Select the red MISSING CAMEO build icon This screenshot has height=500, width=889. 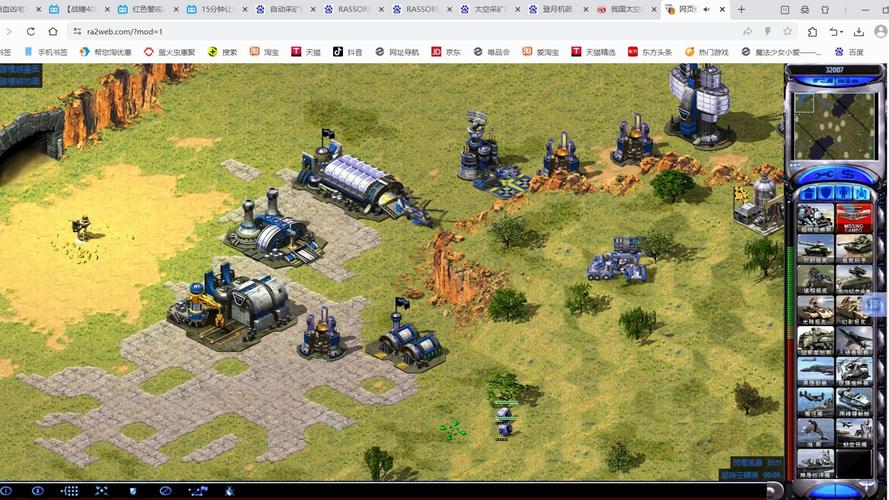[853, 216]
